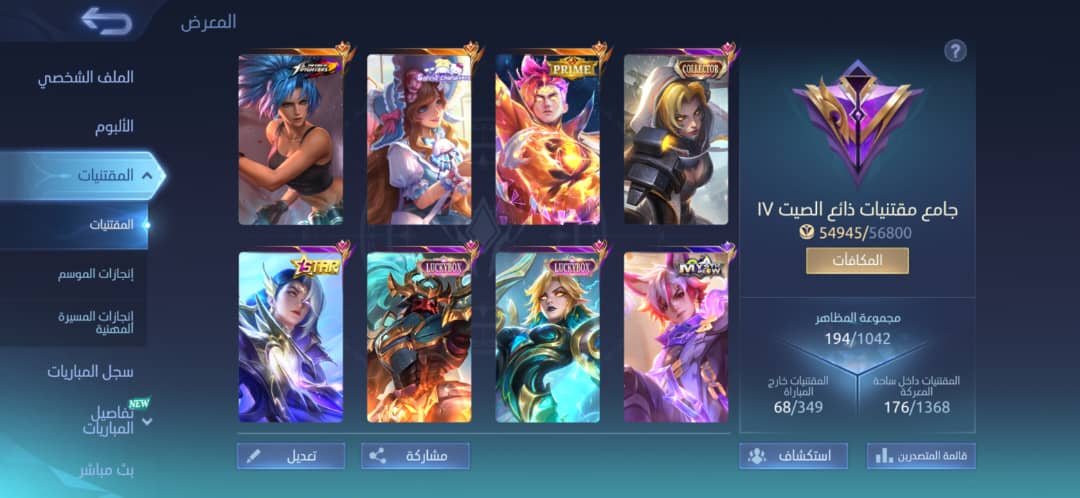Open قائمة المتصدرين leaderboard
1080x498 pixels.
921,456
